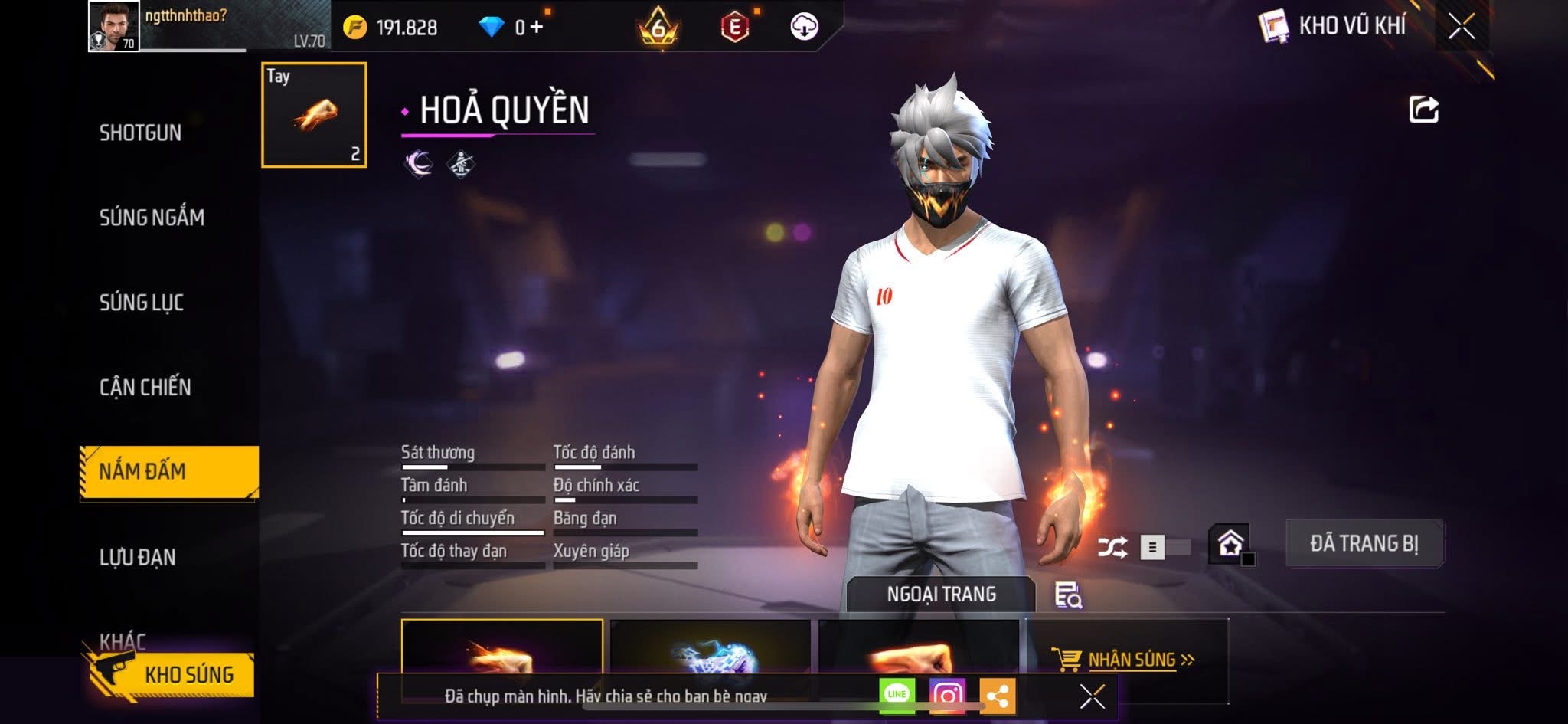
Task: Select the SÚNG LỤC category
Action: point(142,303)
